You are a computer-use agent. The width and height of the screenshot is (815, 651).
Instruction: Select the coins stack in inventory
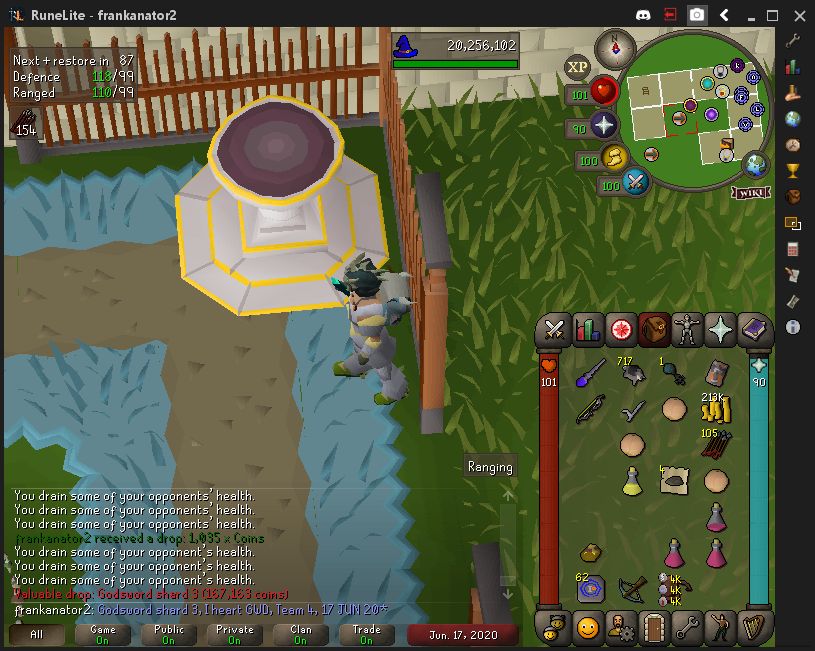[x=712, y=408]
